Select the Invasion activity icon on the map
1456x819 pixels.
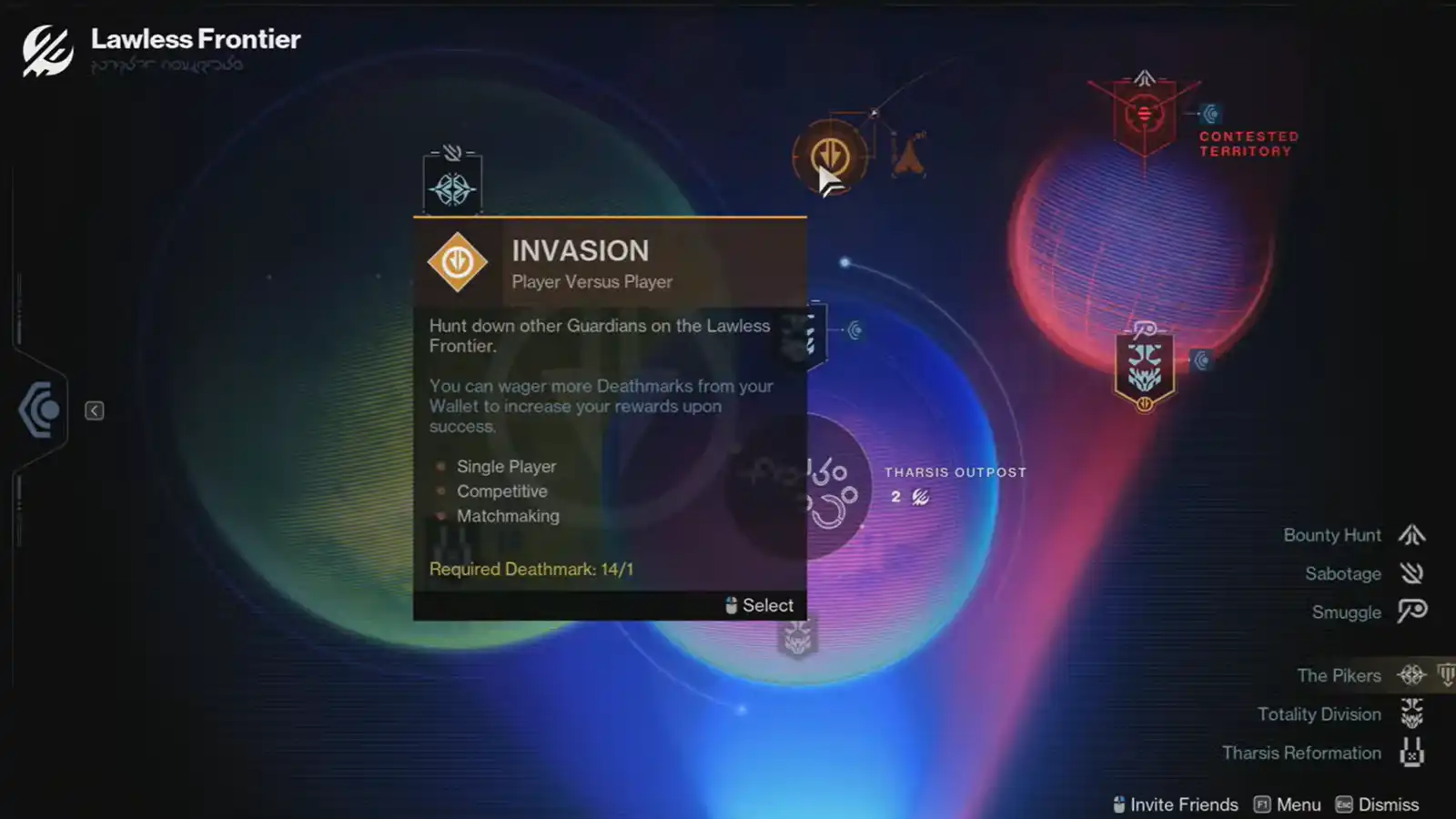tap(829, 155)
